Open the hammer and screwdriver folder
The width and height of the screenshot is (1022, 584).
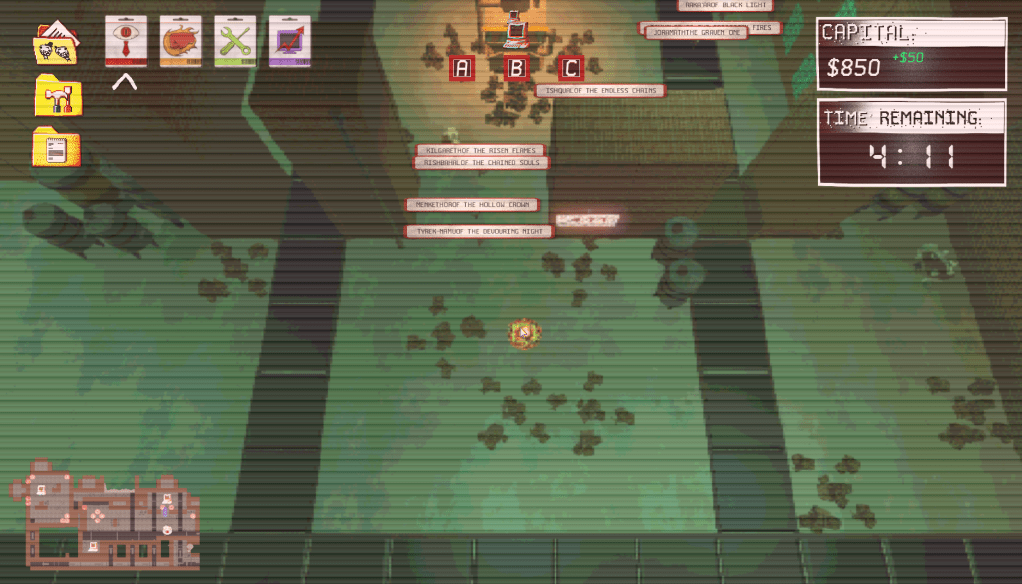click(x=57, y=97)
